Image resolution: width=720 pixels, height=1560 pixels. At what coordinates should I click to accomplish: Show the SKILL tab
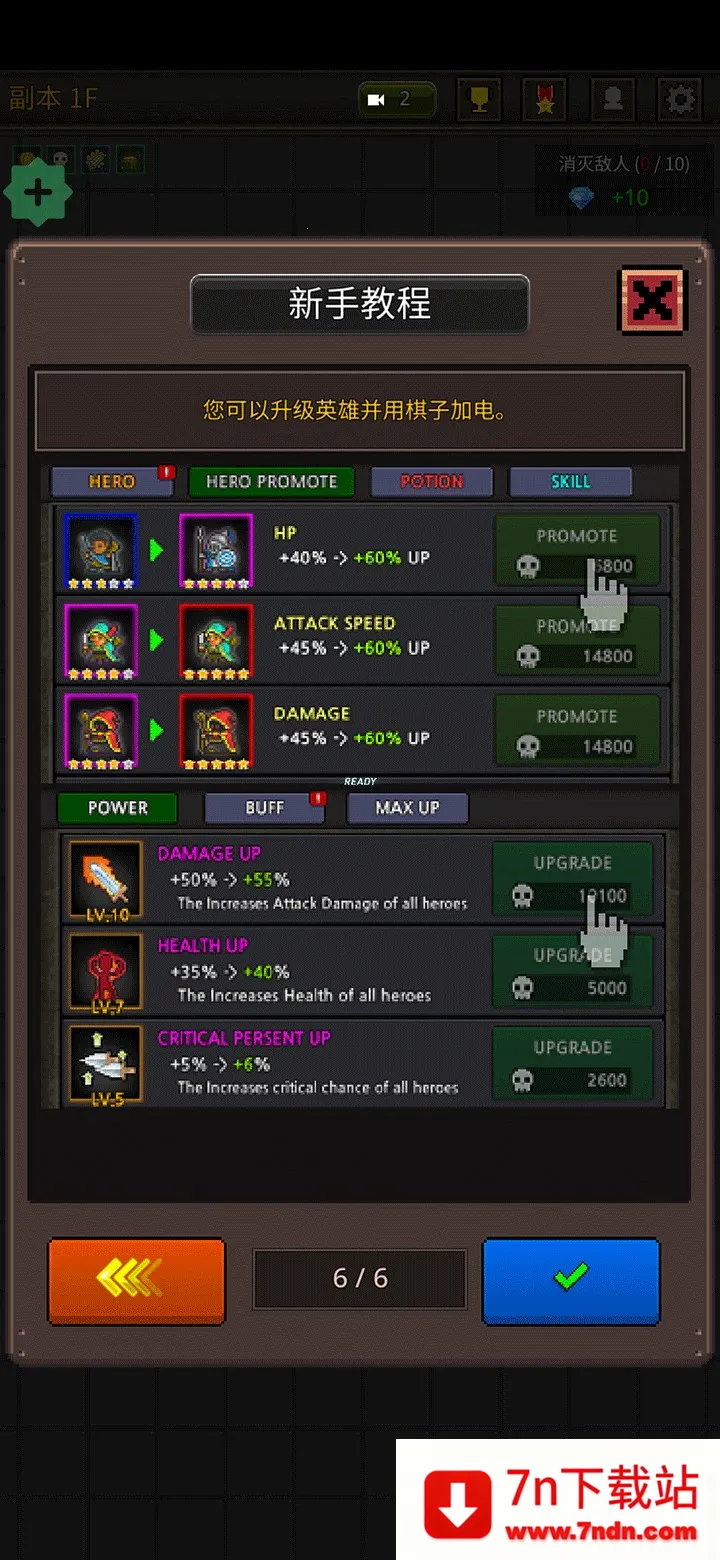pyautogui.click(x=570, y=482)
